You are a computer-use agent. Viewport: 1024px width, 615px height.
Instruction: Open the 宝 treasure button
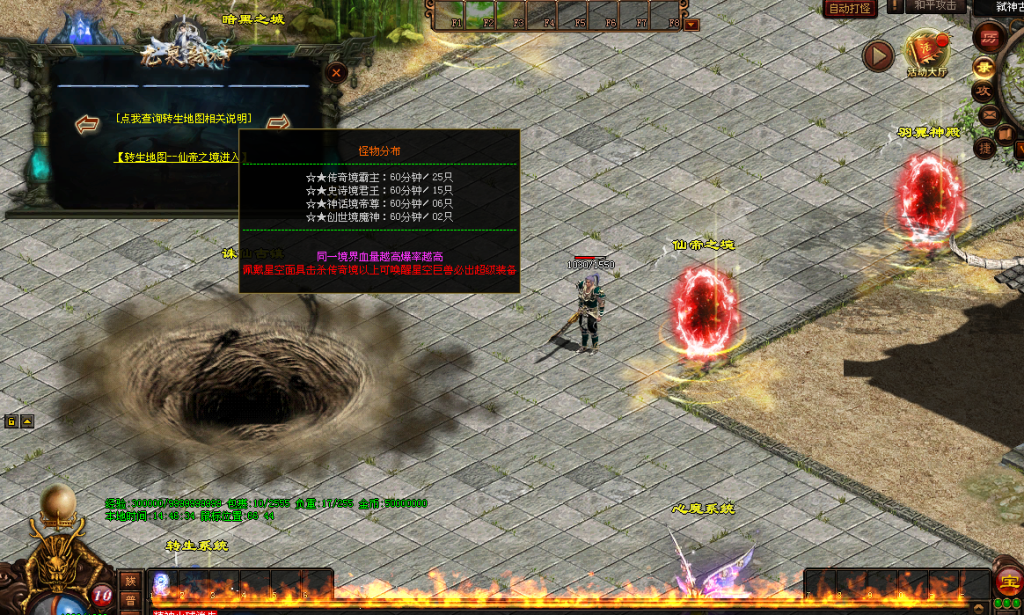click(x=1007, y=582)
